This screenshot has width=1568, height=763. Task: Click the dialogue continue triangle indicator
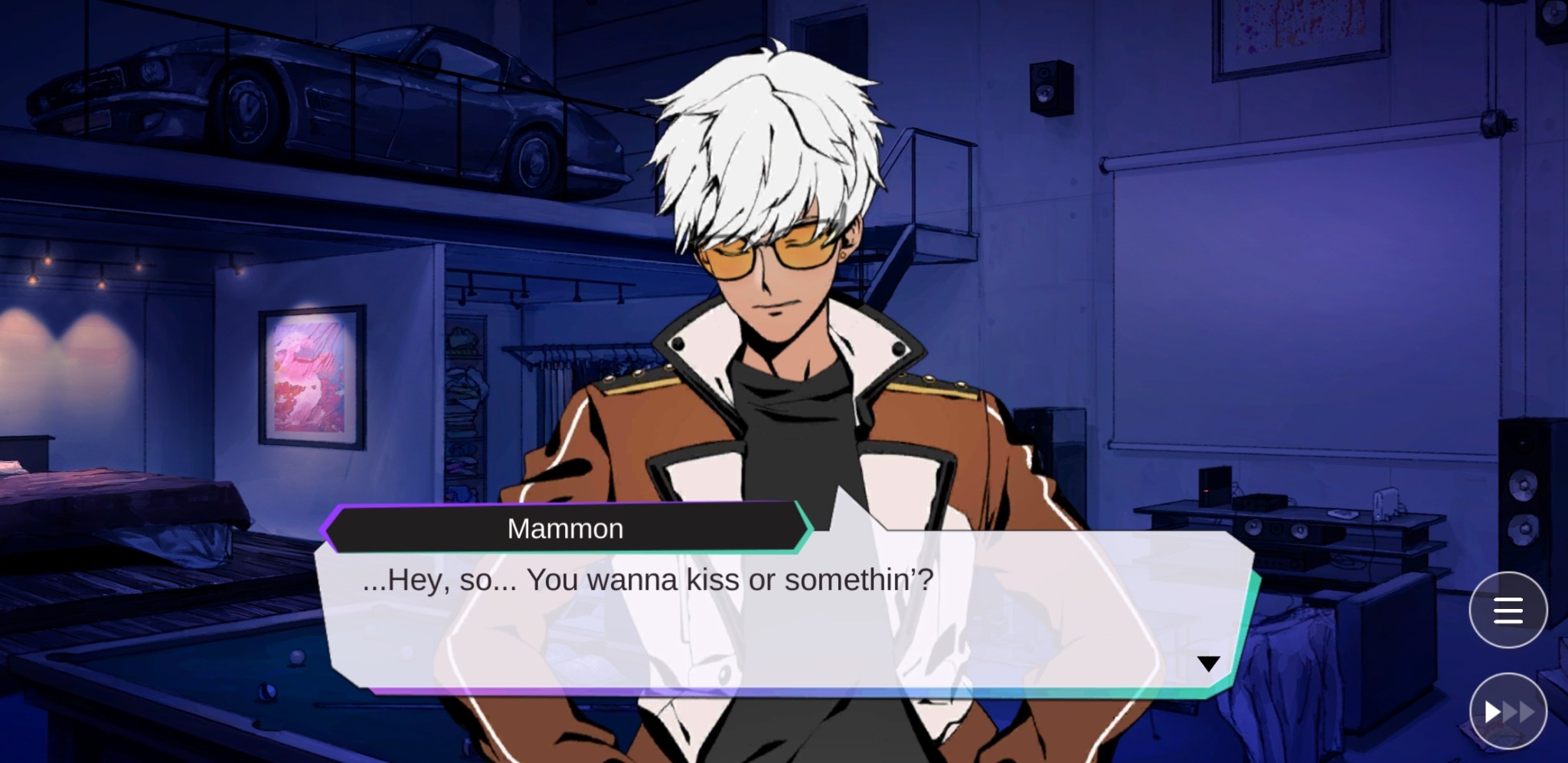[x=1208, y=663]
